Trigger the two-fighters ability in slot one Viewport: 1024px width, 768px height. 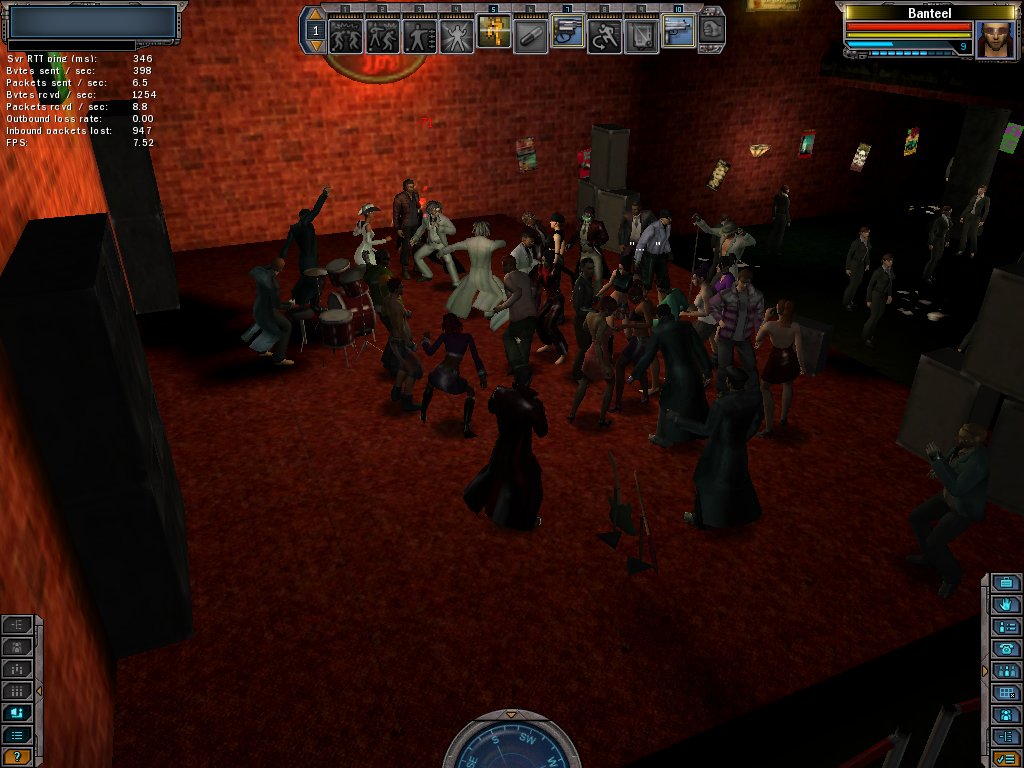(345, 36)
